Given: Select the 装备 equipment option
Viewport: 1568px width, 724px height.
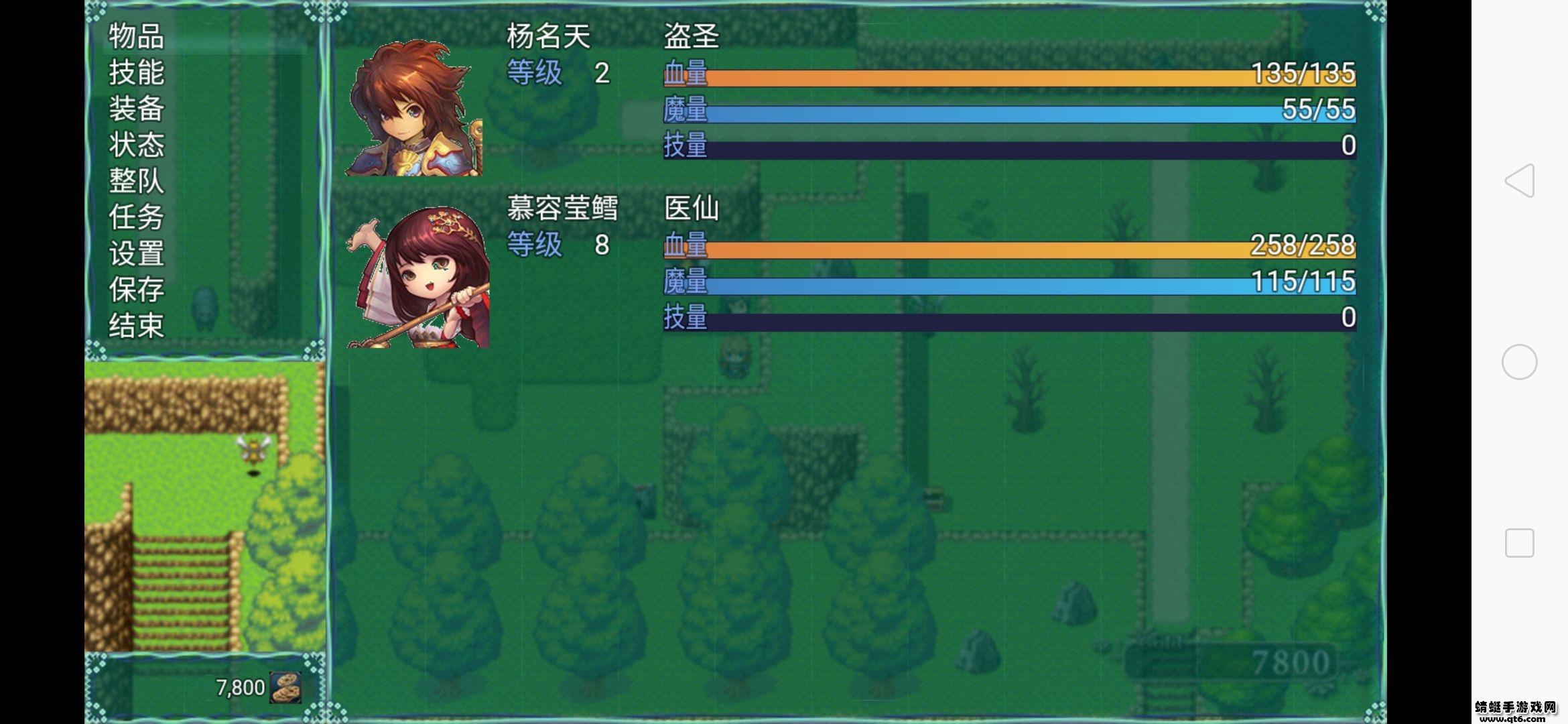Looking at the screenshot, I should point(135,111).
